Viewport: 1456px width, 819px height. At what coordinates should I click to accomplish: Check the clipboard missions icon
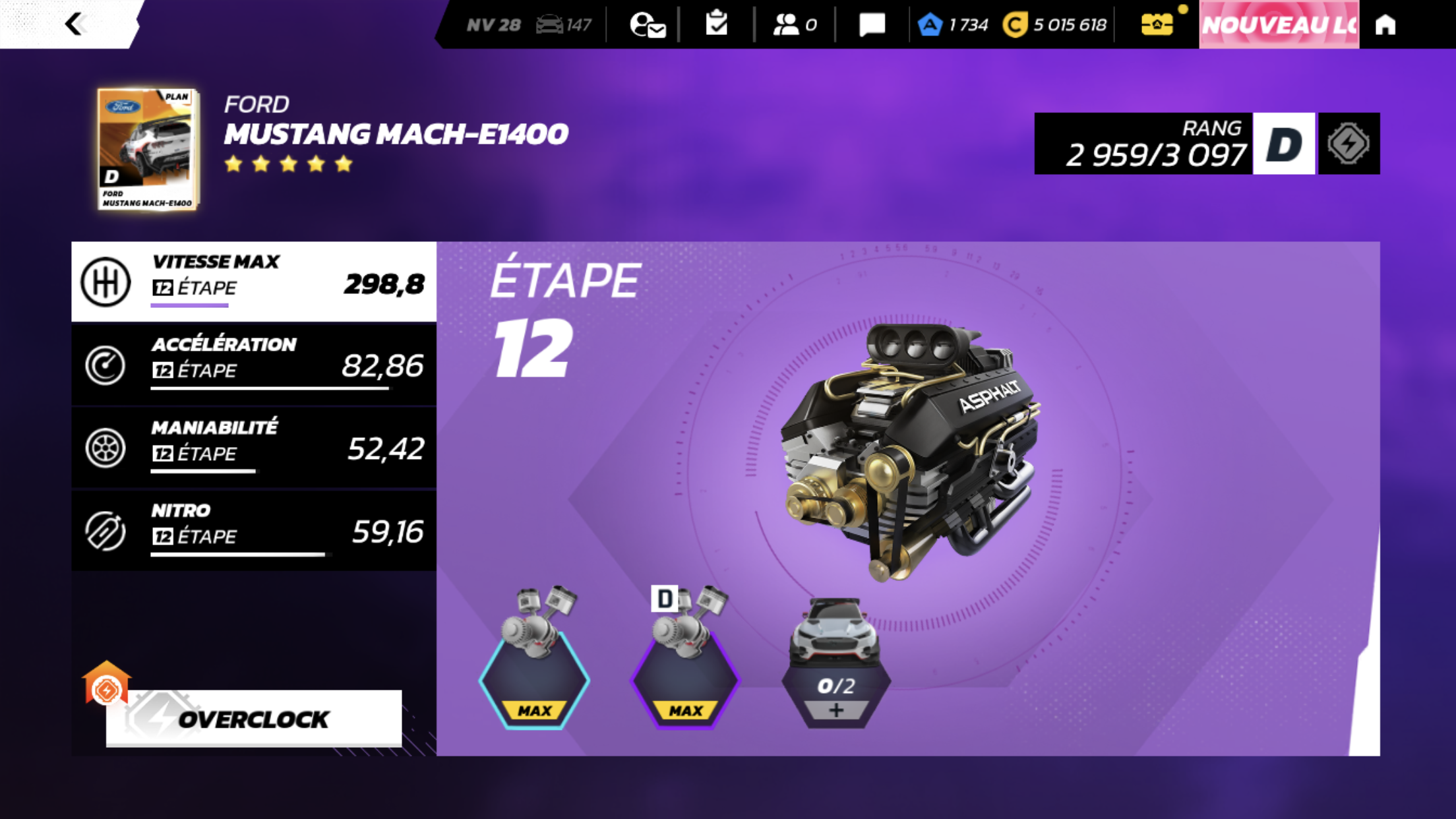716,24
